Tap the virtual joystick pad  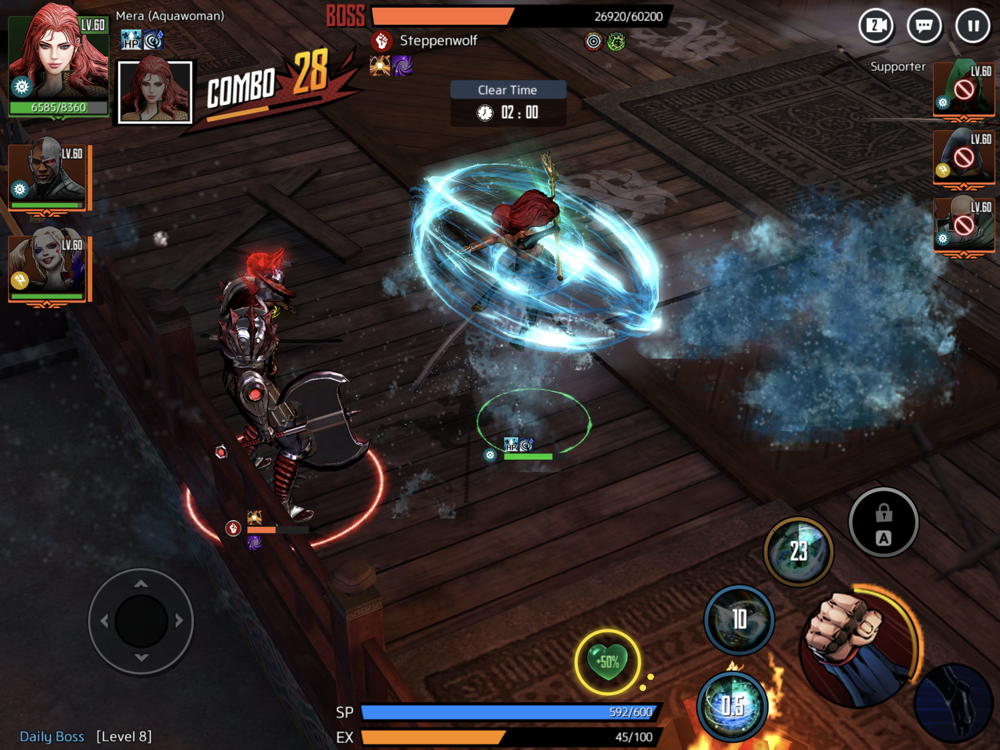tap(141, 621)
